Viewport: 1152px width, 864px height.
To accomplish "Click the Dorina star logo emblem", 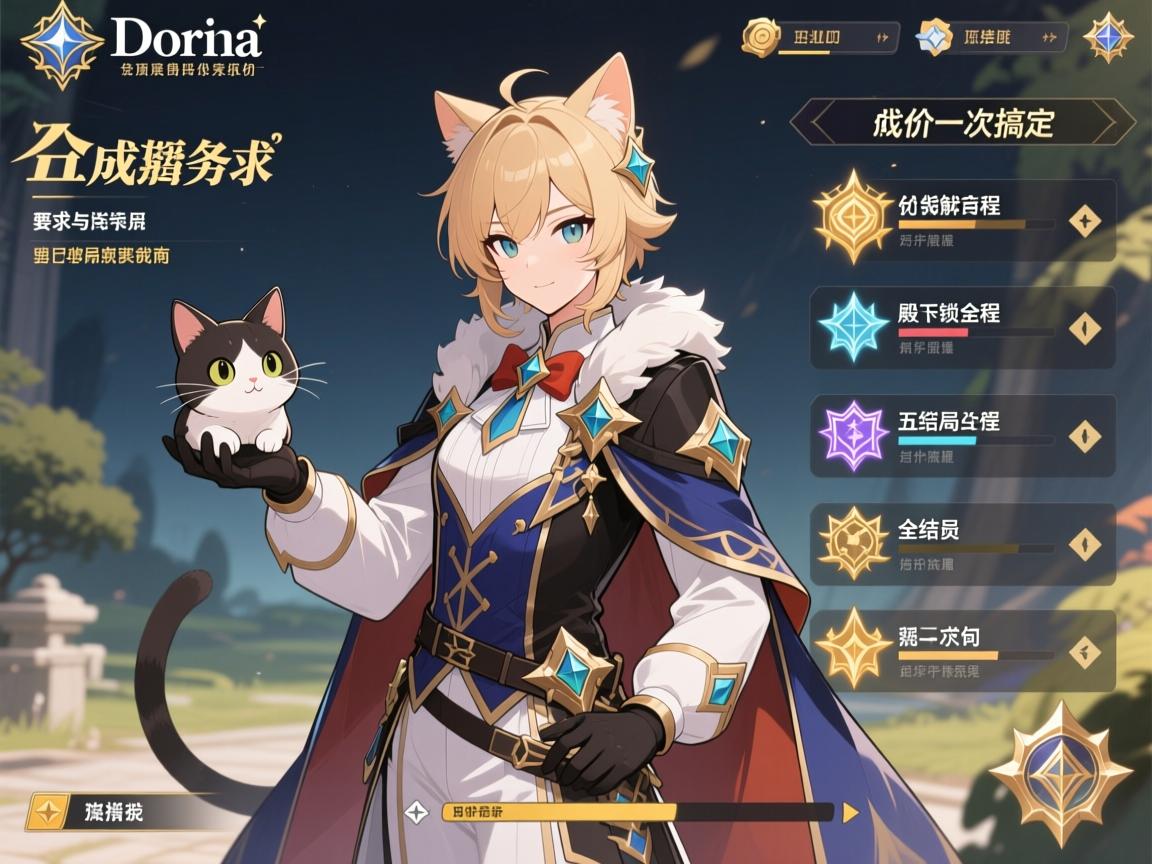I will 62,46.
